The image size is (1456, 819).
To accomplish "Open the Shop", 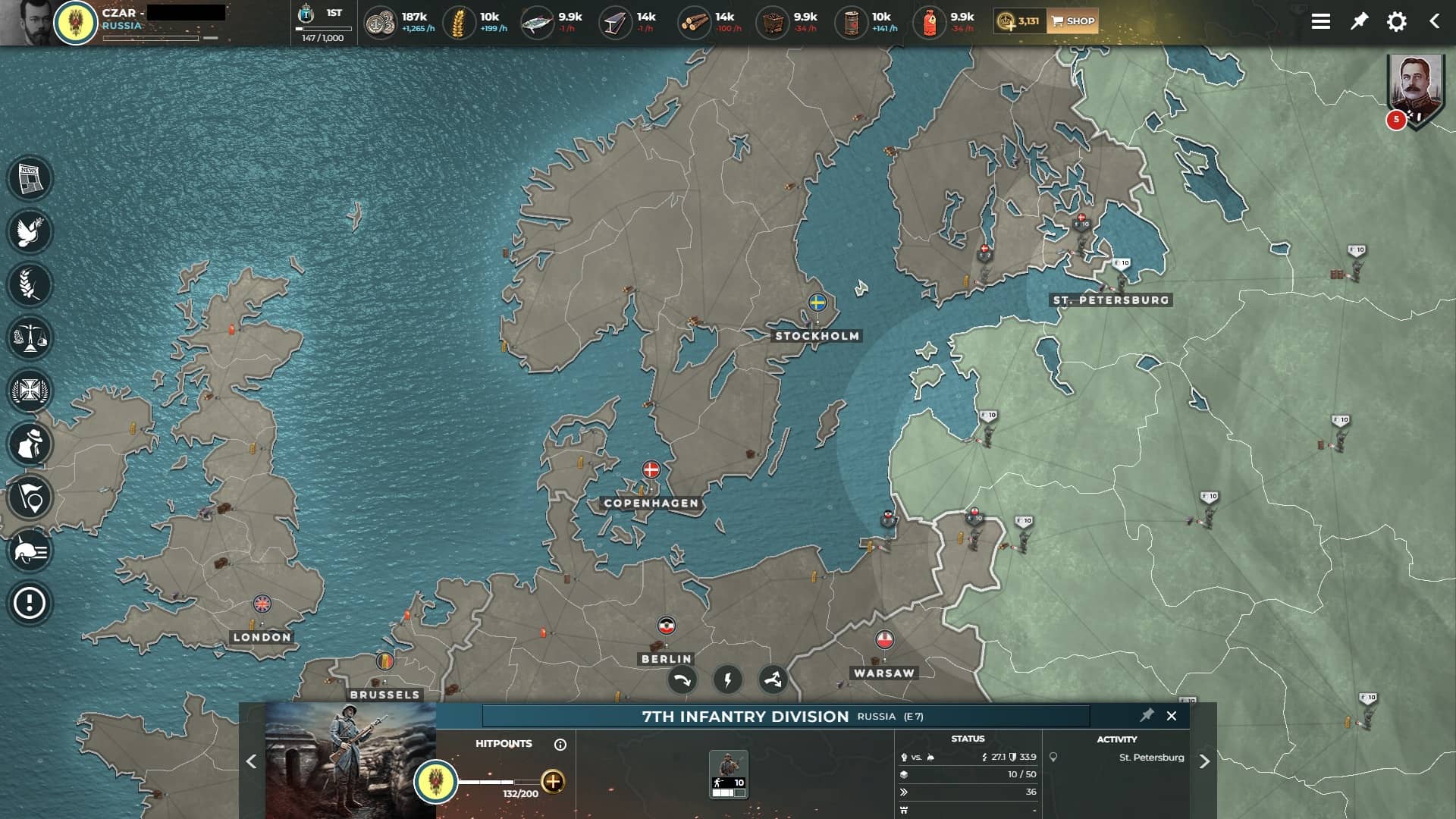I will [x=1072, y=21].
